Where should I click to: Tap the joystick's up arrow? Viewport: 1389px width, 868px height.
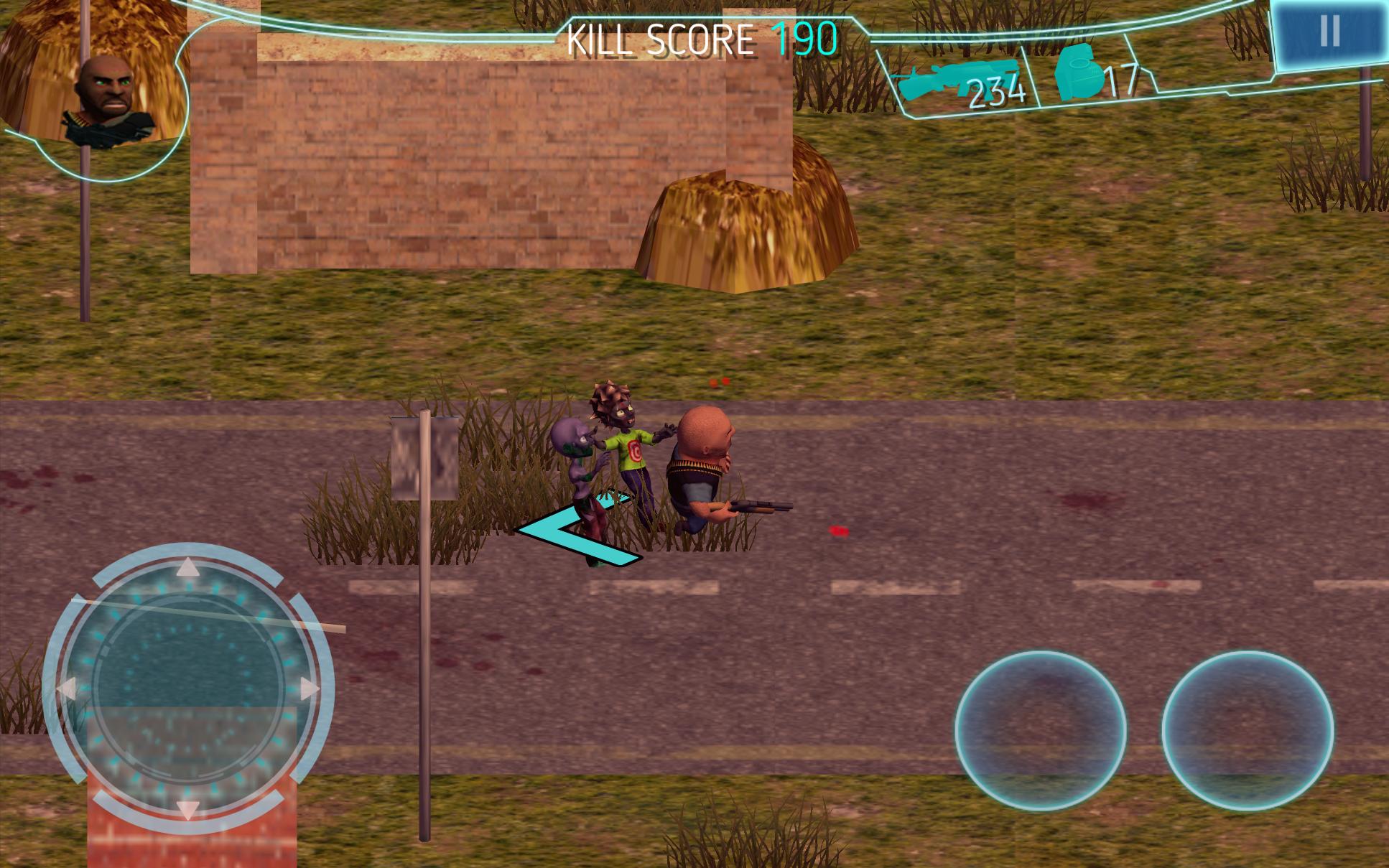(188, 569)
